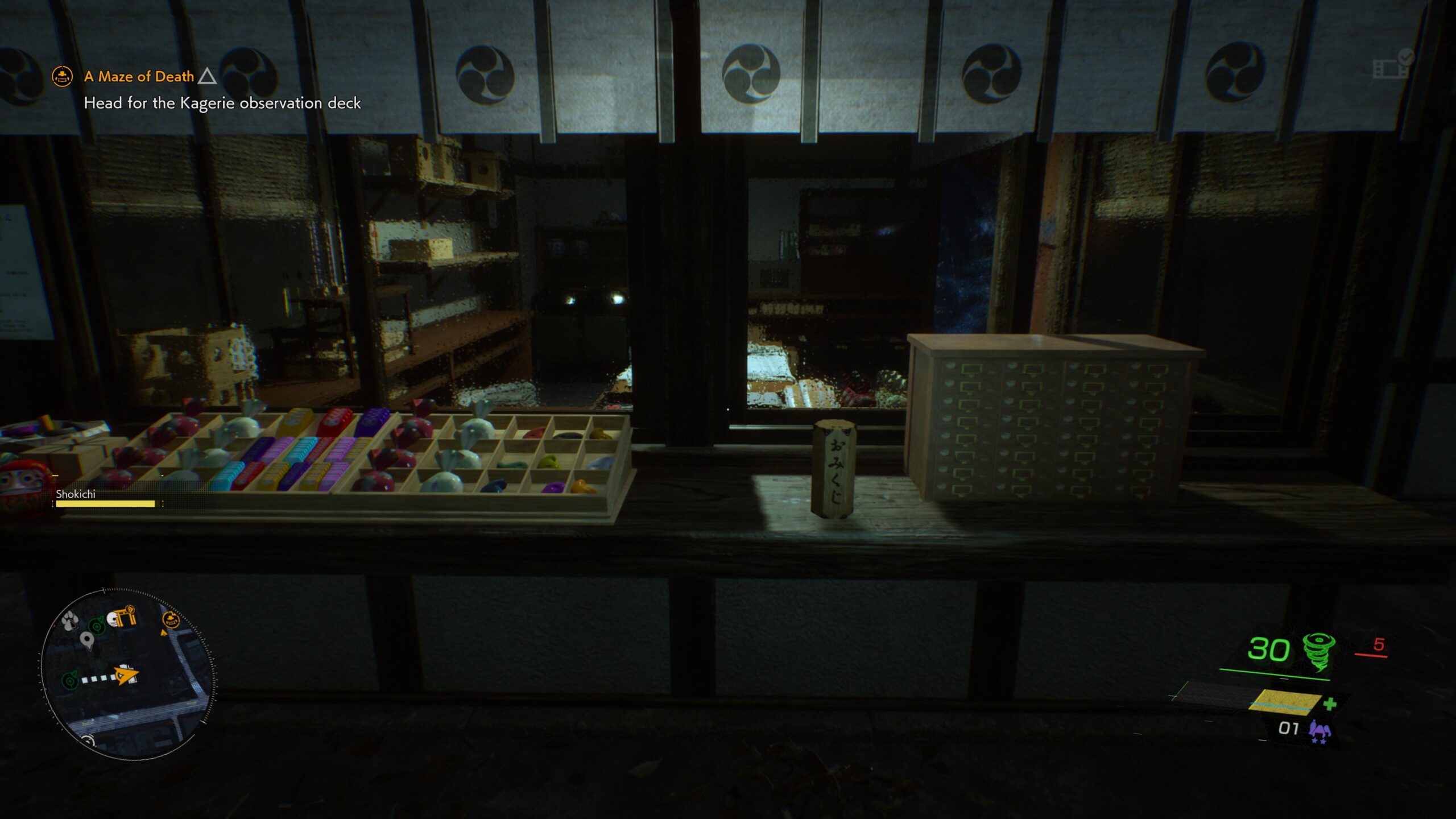Image resolution: width=1456 pixels, height=819 pixels.
Task: Toggle the checkmark indicator above the film icon
Action: pos(1406,57)
